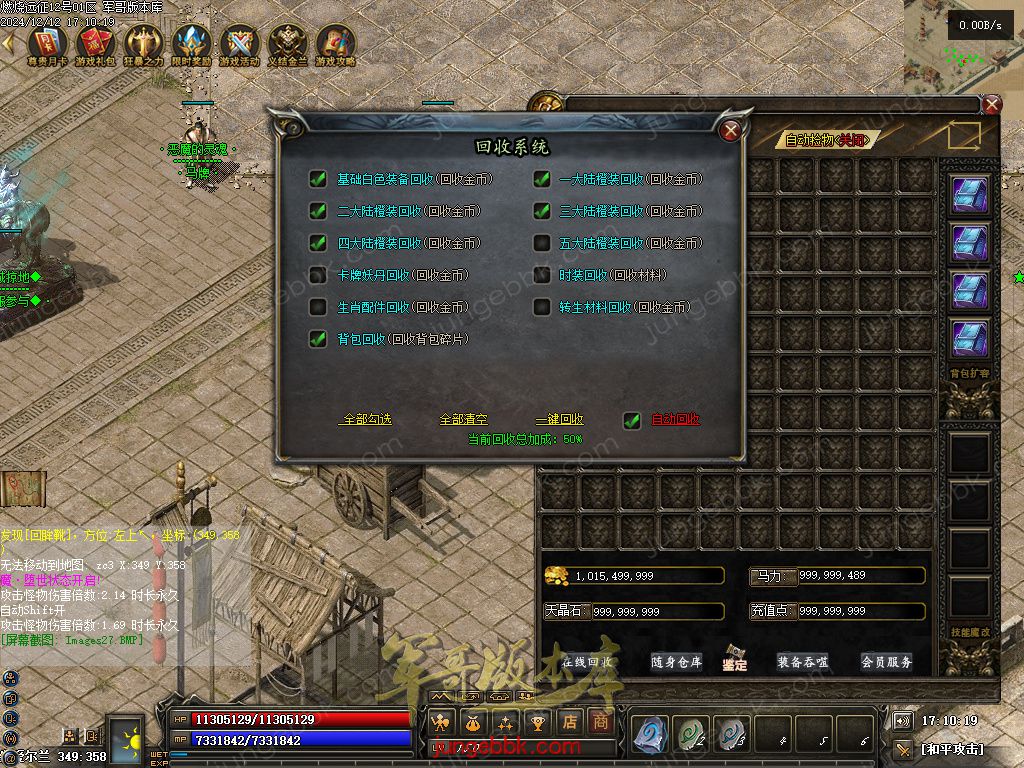Enable 五大陆橙装回收 checkbox

click(542, 243)
